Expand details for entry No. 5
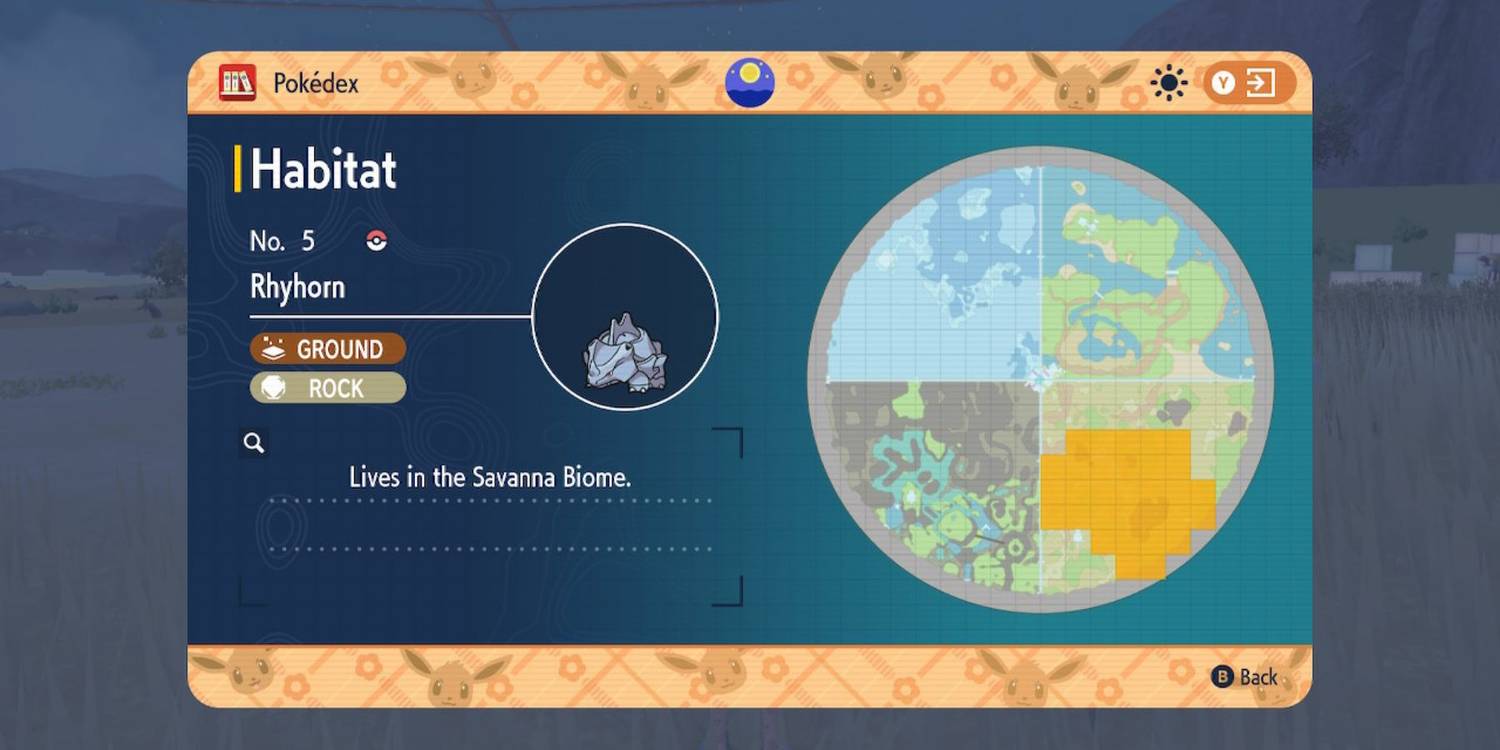 [283, 240]
